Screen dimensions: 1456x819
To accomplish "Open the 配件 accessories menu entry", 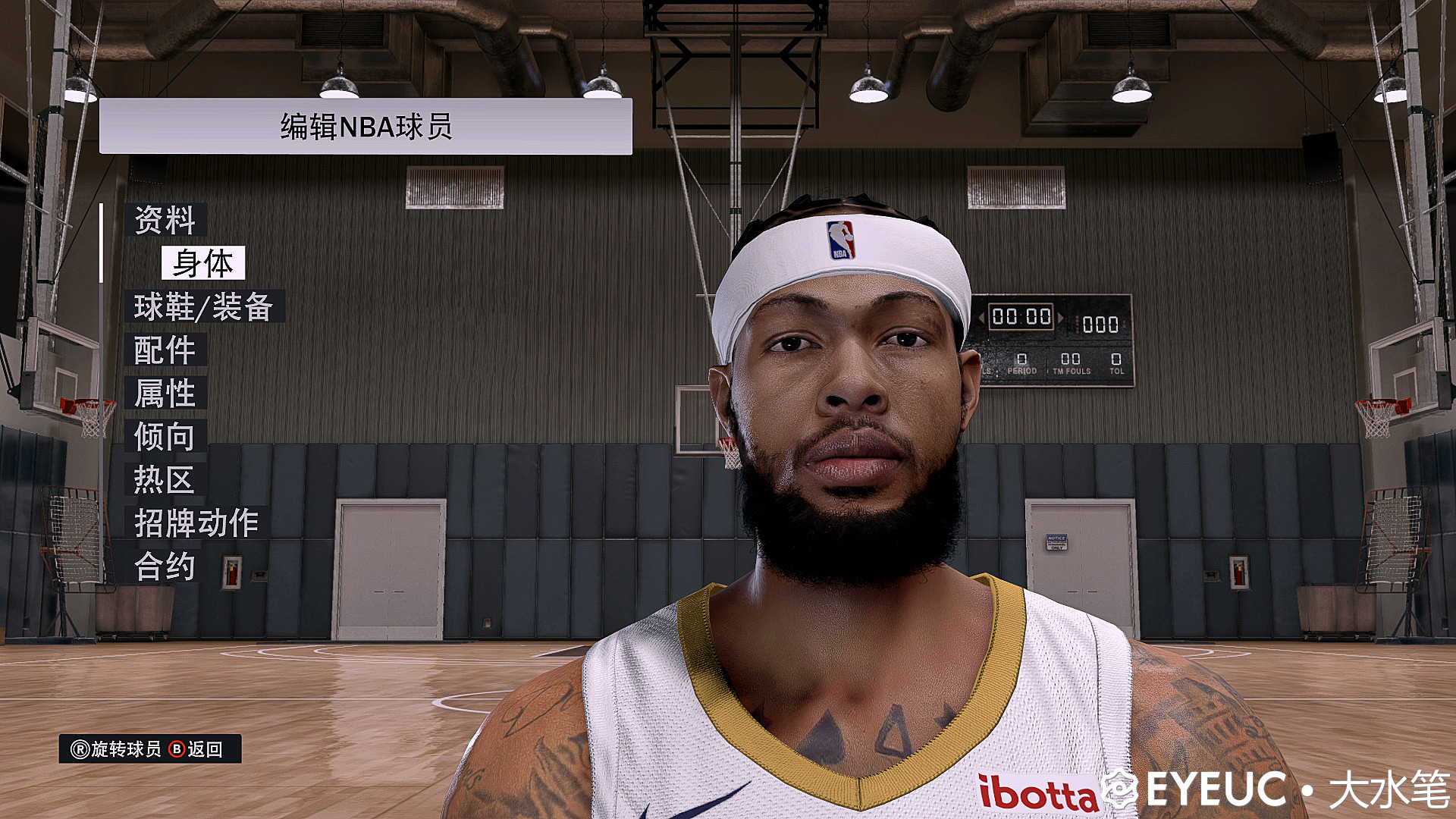I will 165,350.
